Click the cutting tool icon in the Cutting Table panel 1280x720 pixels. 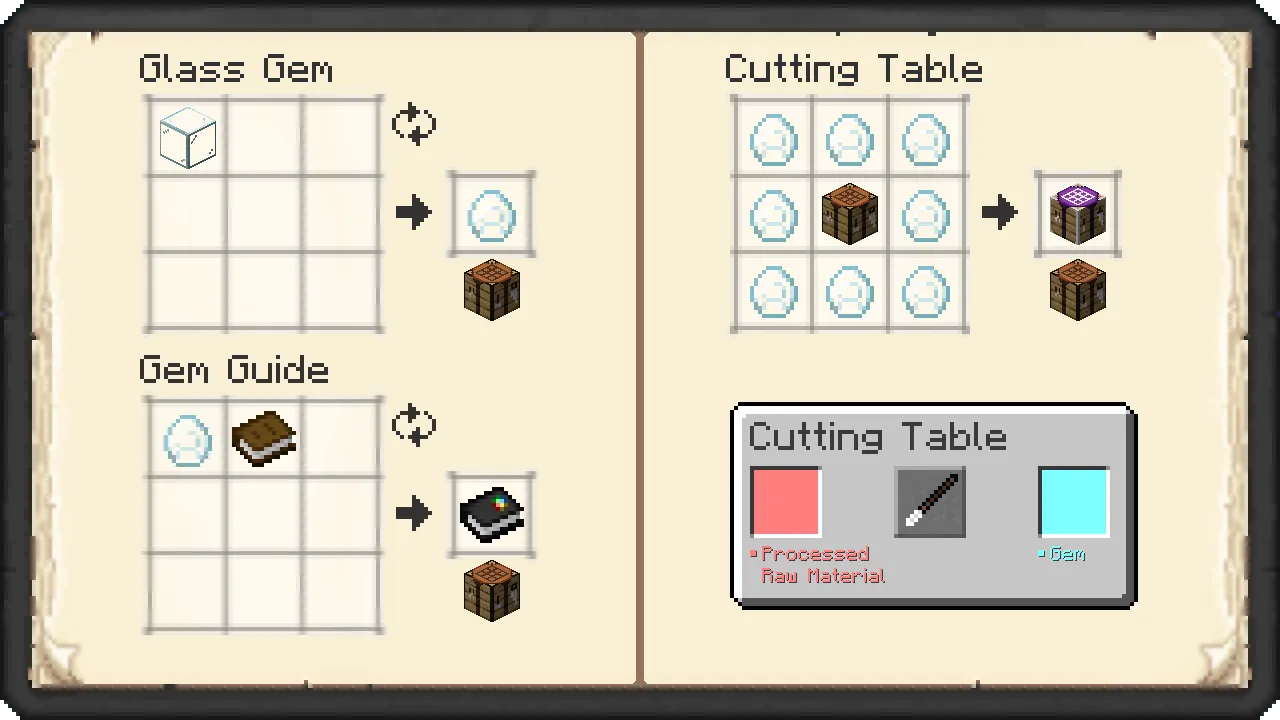(929, 501)
